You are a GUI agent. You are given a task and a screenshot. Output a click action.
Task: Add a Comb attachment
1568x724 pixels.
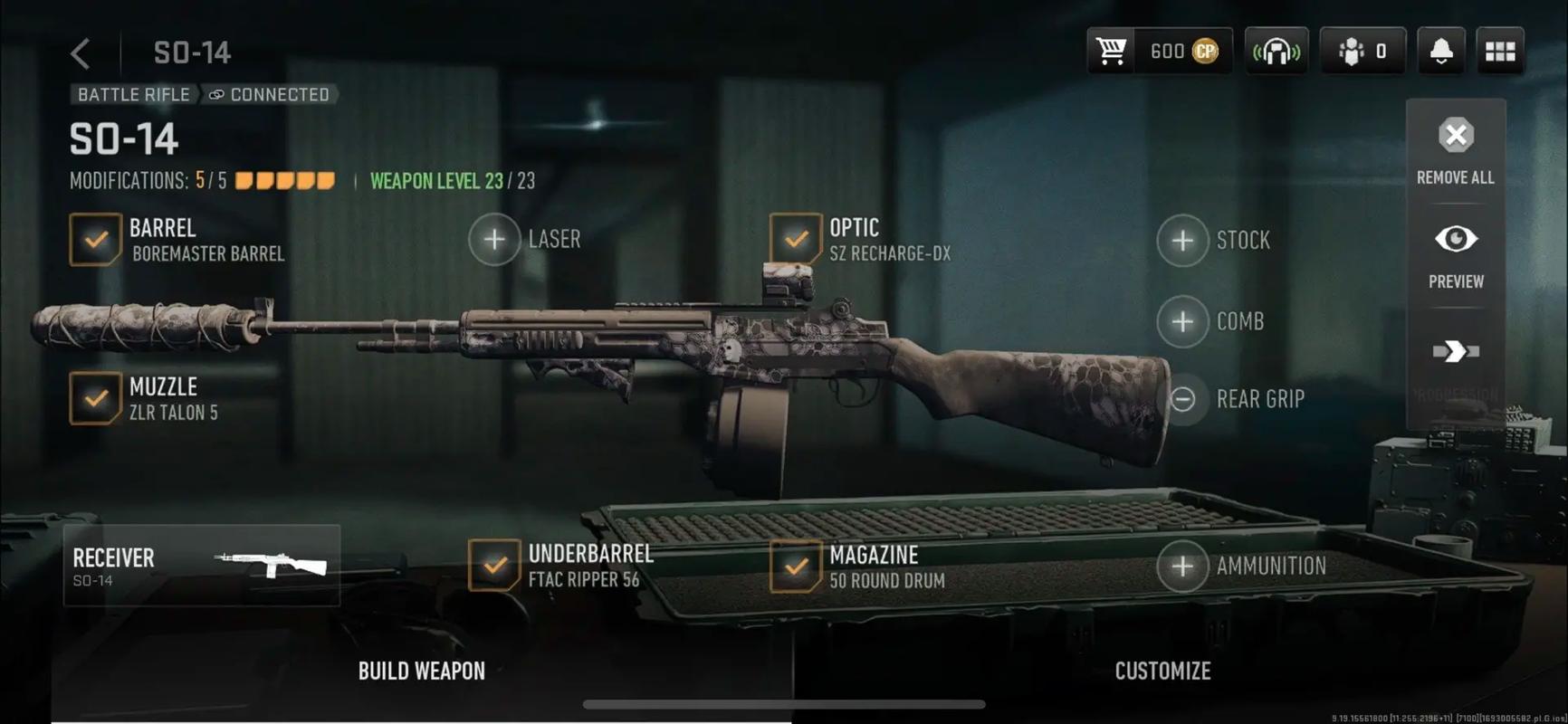[x=1182, y=321]
